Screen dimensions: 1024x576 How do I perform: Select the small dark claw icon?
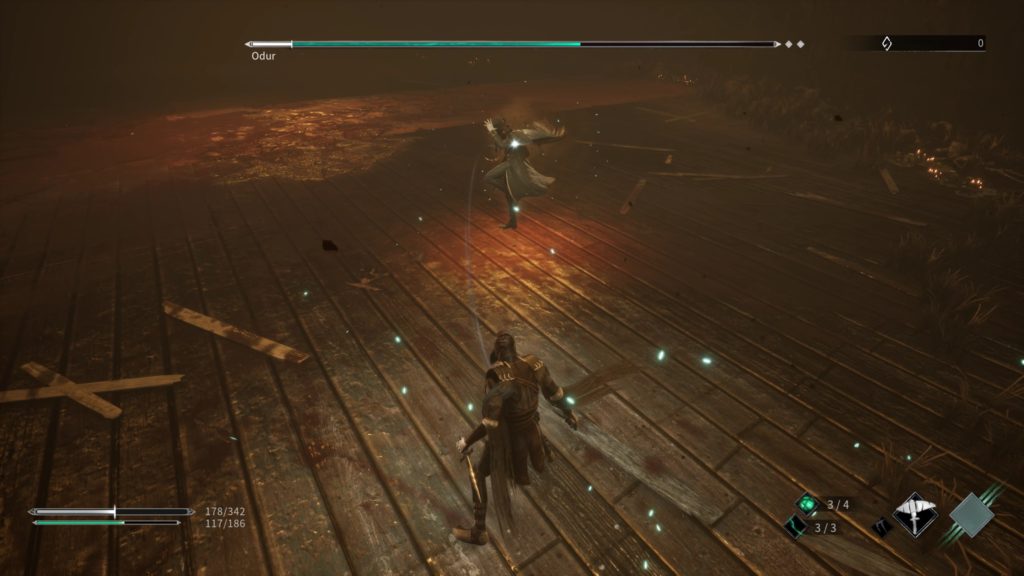point(882,526)
